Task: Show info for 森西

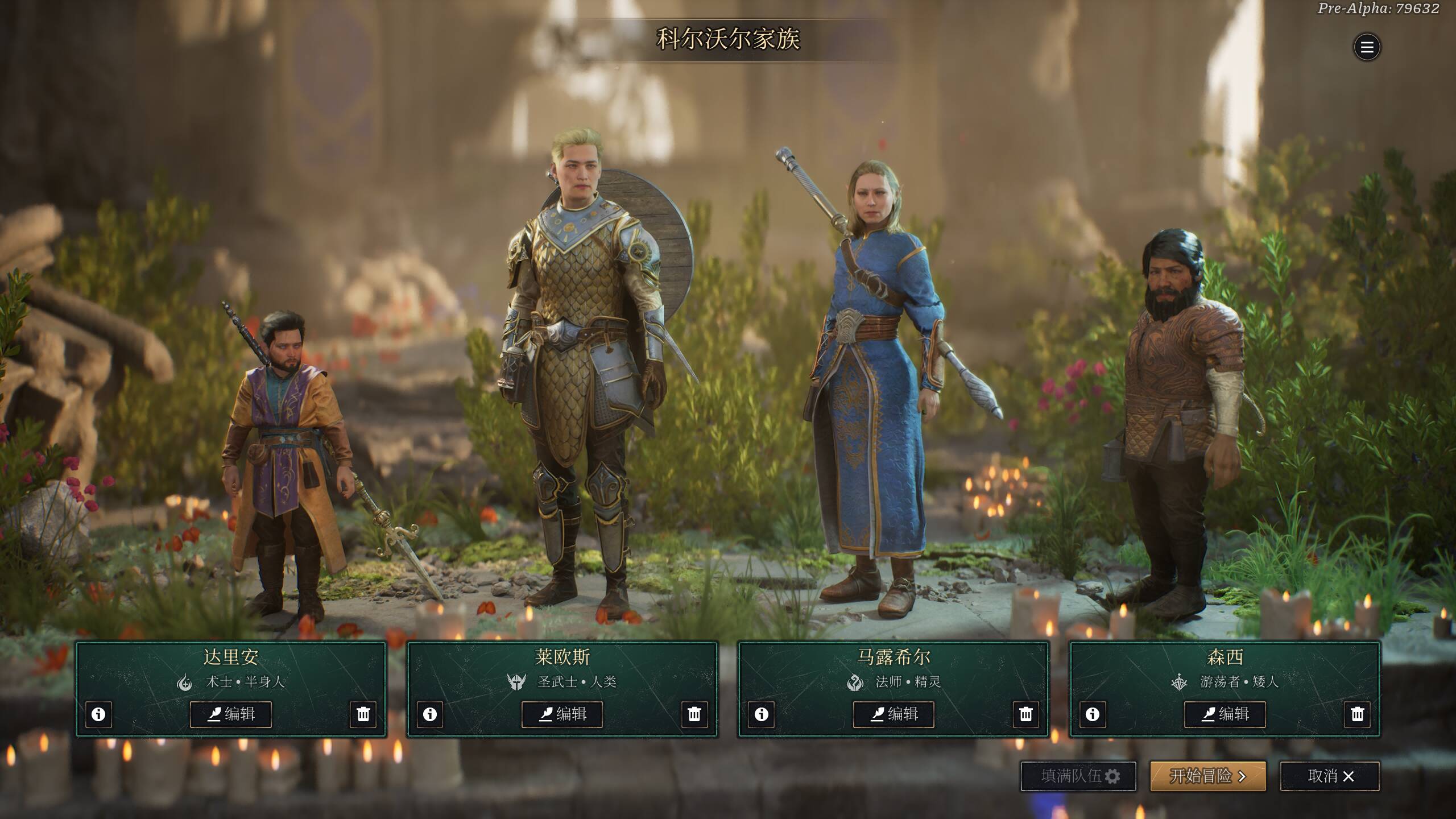Action: coord(1093,714)
